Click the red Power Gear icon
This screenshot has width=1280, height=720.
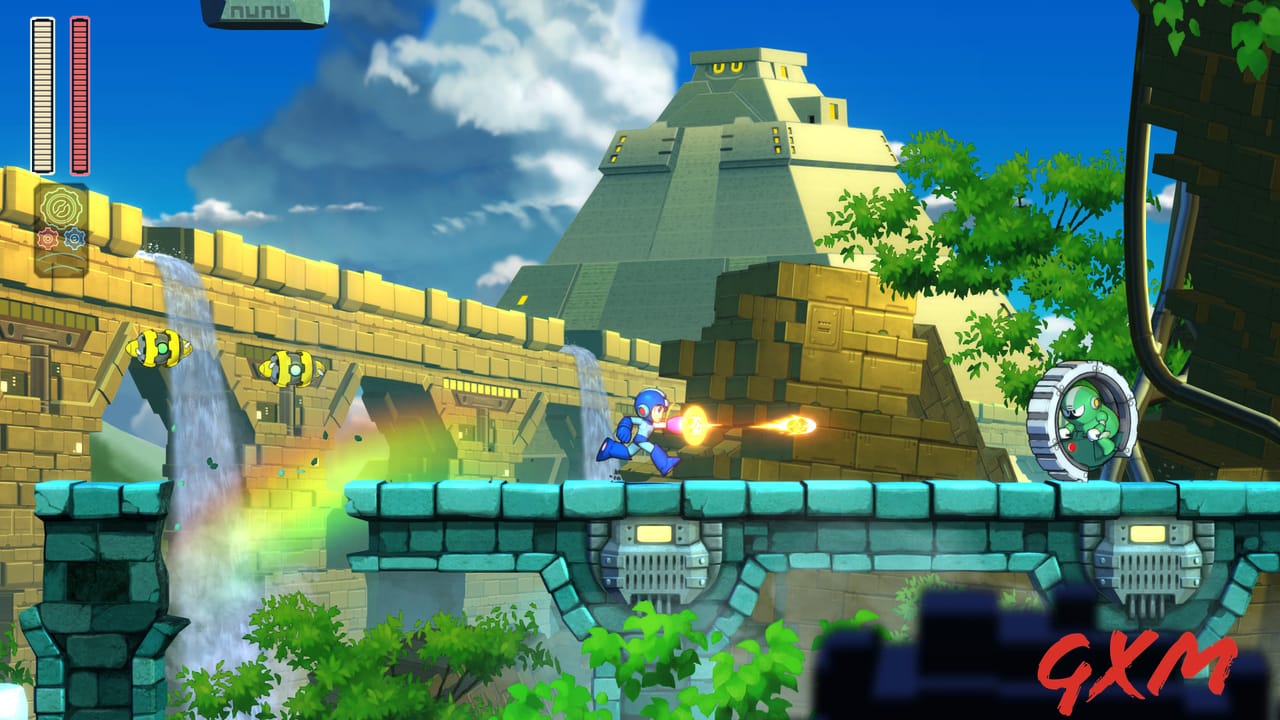coord(48,238)
